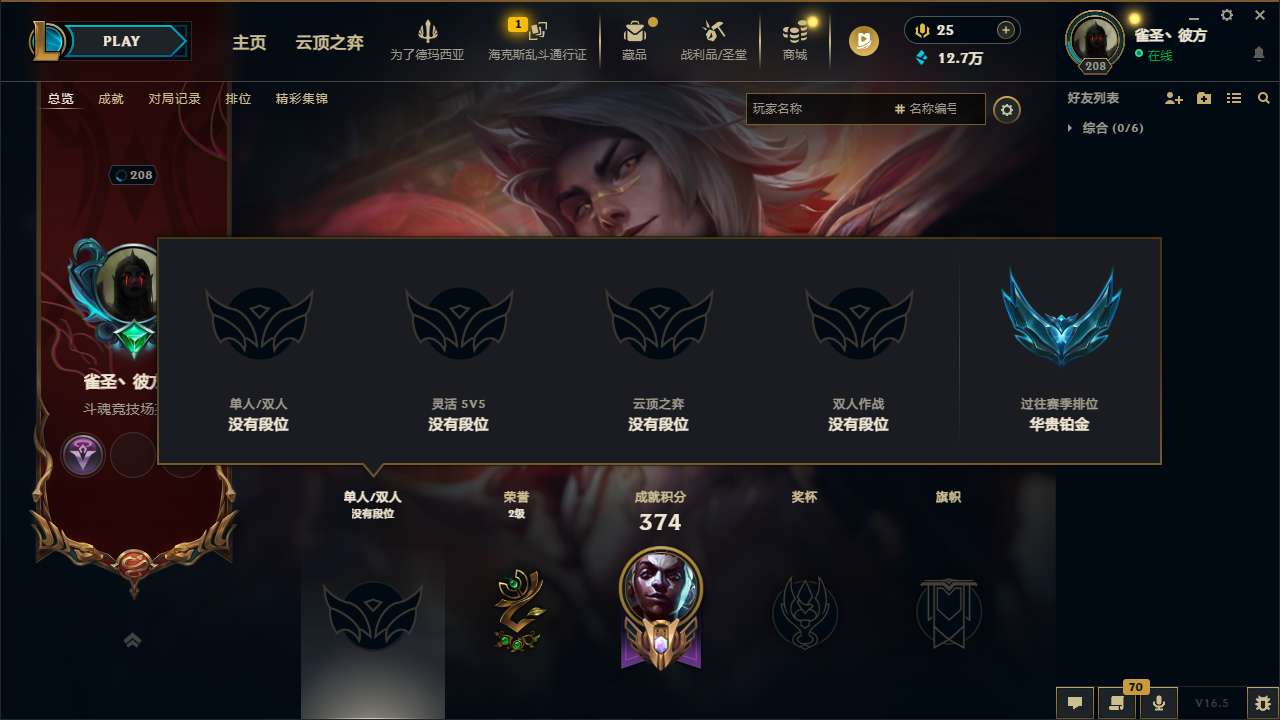Click the plus to purchase RP

coord(1003,29)
